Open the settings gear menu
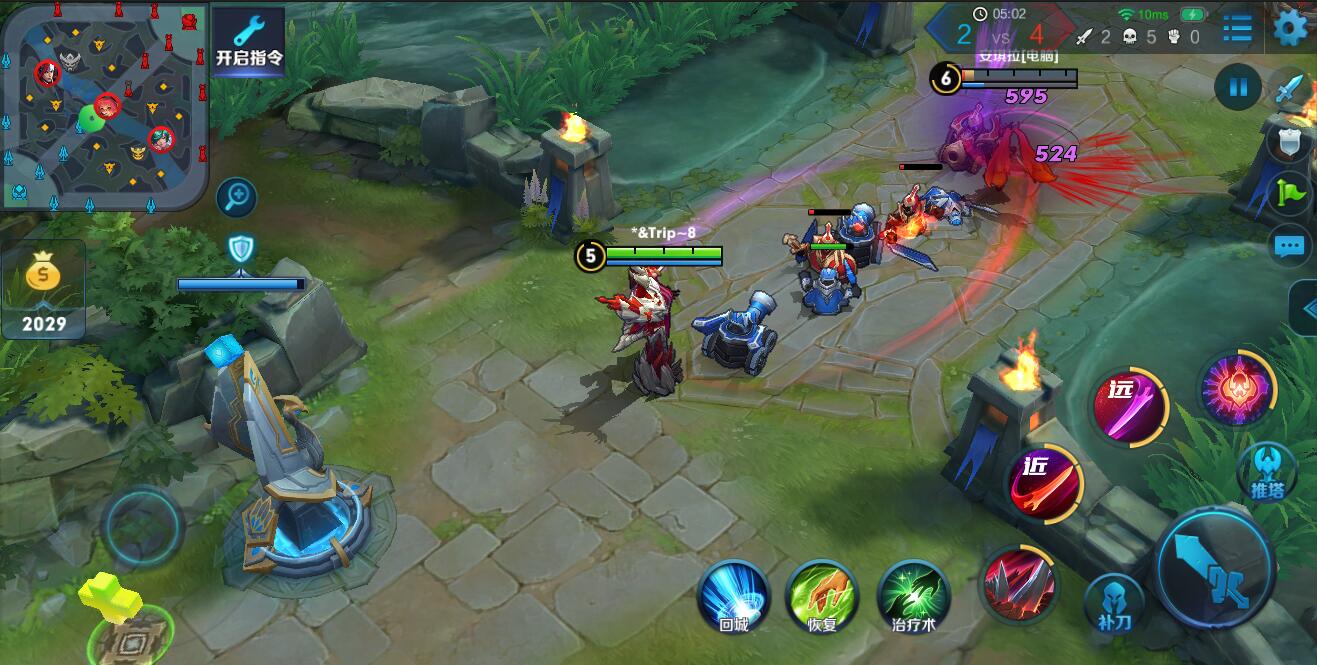 [x=1290, y=28]
